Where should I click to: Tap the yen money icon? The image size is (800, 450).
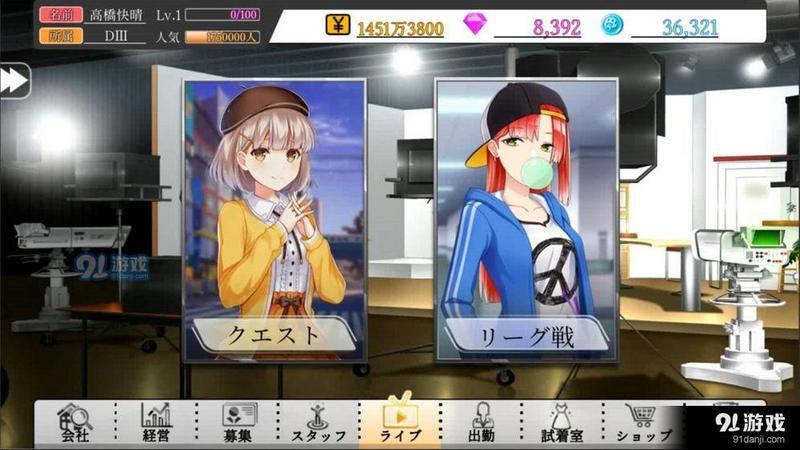(338, 27)
